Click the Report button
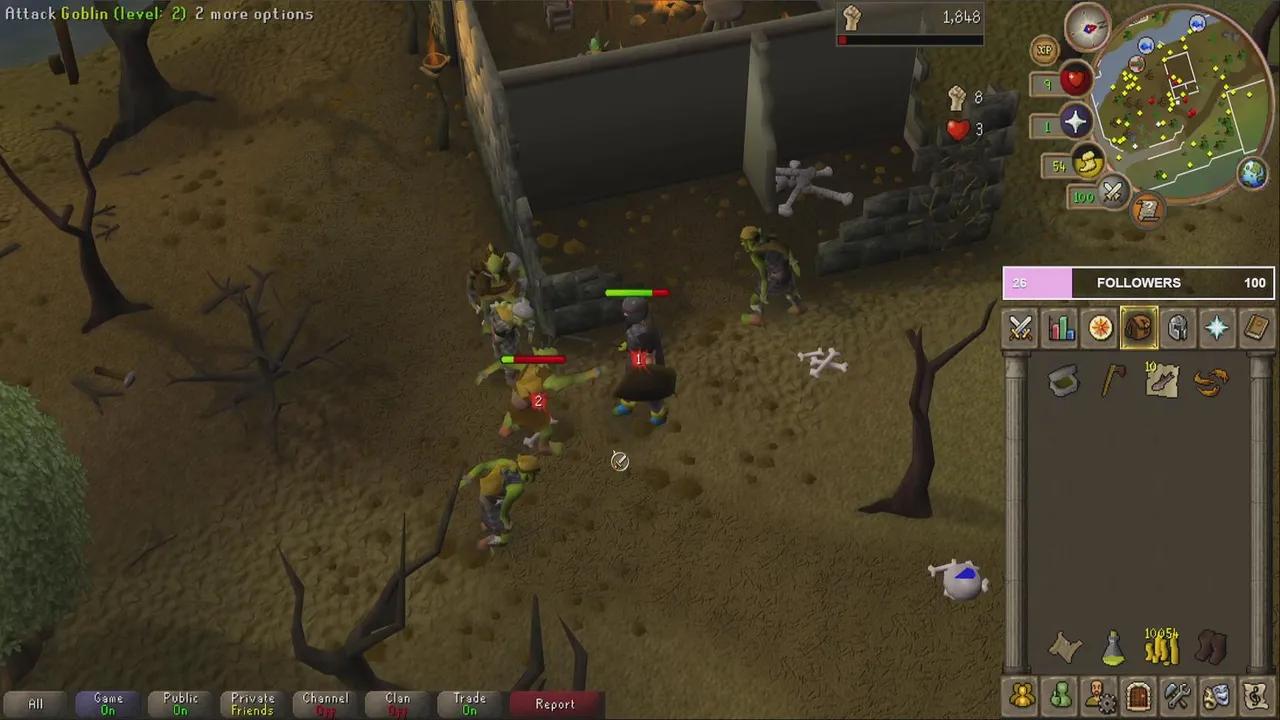Viewport: 1280px width, 720px height. (555, 704)
